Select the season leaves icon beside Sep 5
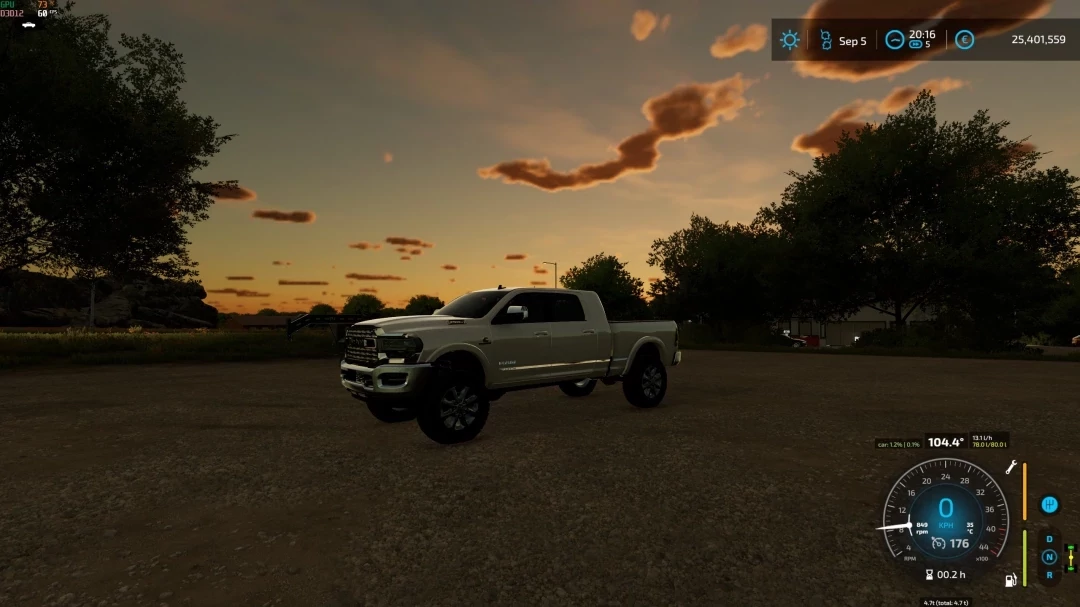 click(x=825, y=40)
